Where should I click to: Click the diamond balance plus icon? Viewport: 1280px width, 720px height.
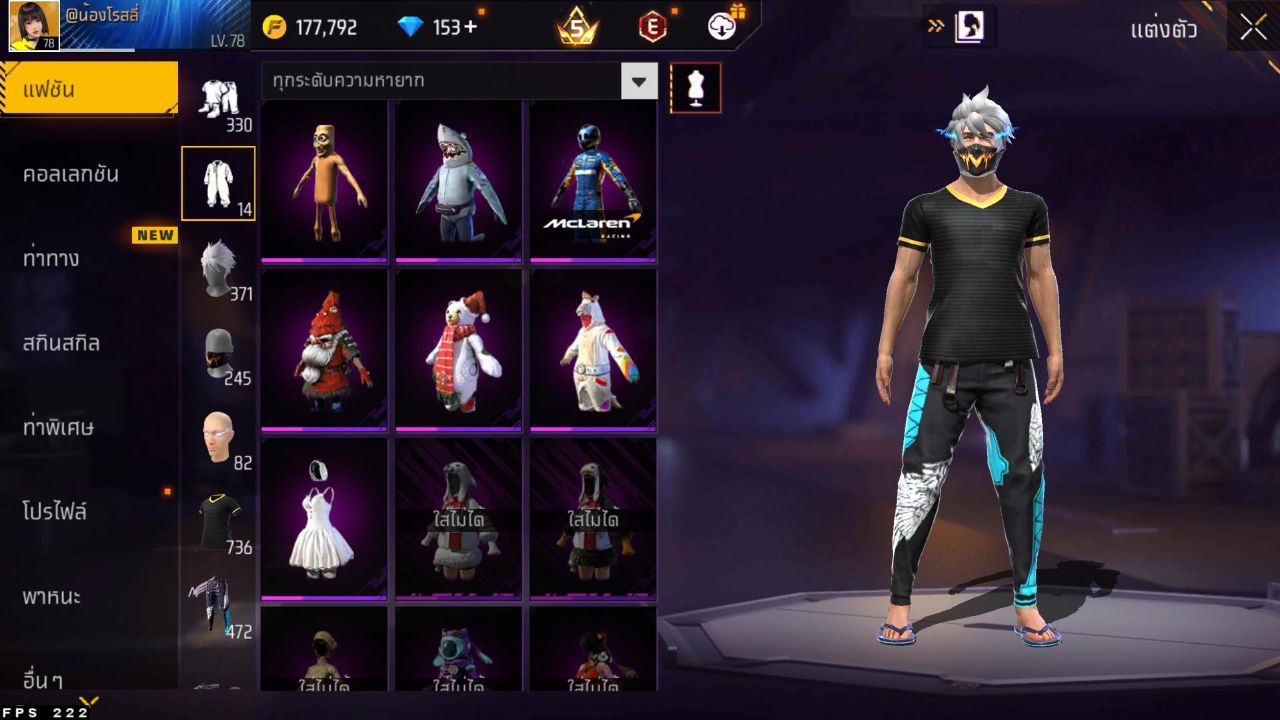(469, 27)
